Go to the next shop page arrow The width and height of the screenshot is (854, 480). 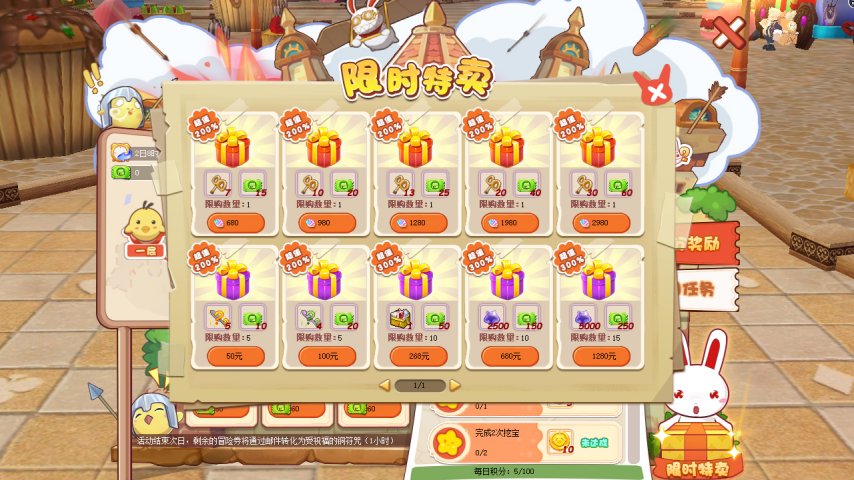[x=455, y=385]
